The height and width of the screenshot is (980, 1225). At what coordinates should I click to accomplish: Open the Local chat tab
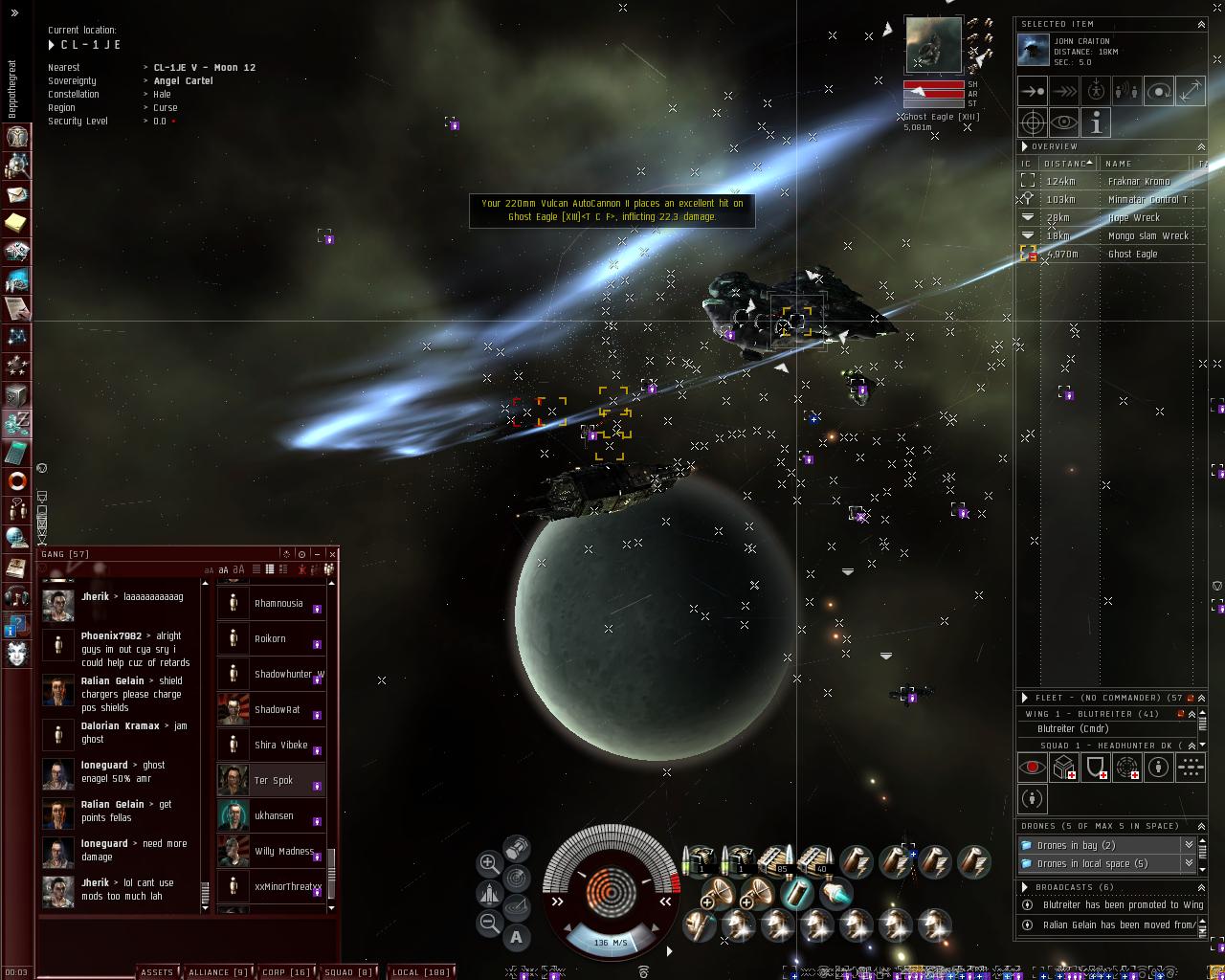coord(421,972)
